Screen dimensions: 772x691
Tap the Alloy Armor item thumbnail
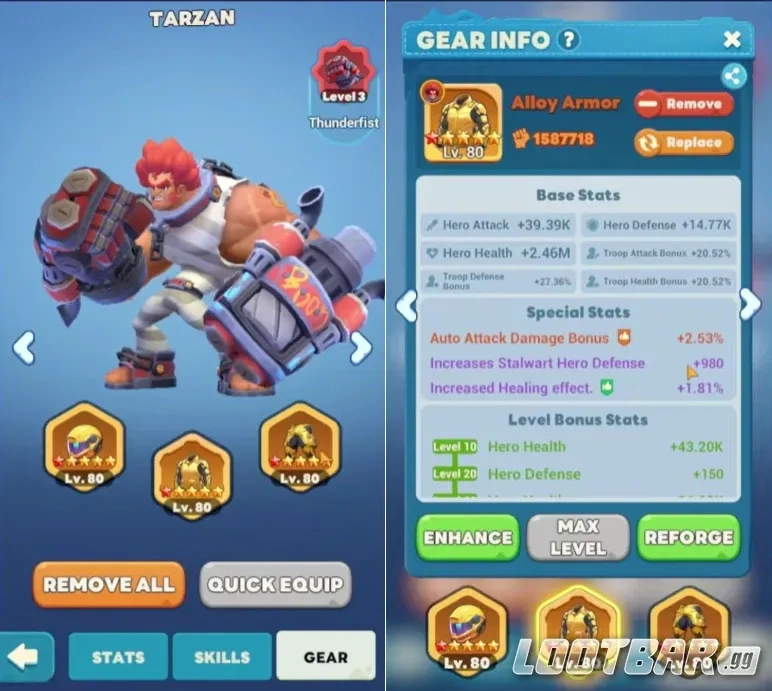tap(463, 123)
